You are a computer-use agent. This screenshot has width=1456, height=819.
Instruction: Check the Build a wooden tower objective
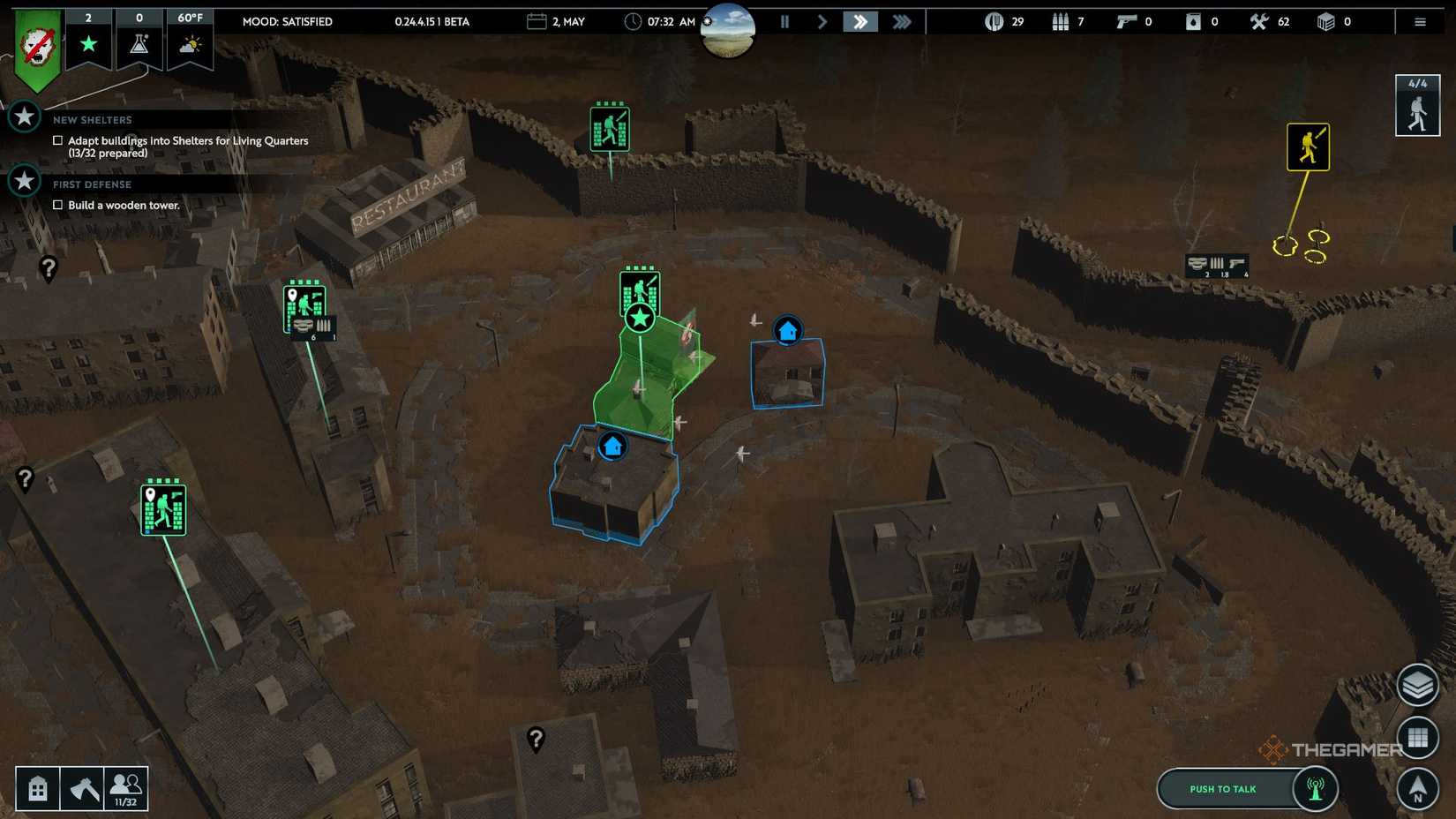[x=57, y=205]
